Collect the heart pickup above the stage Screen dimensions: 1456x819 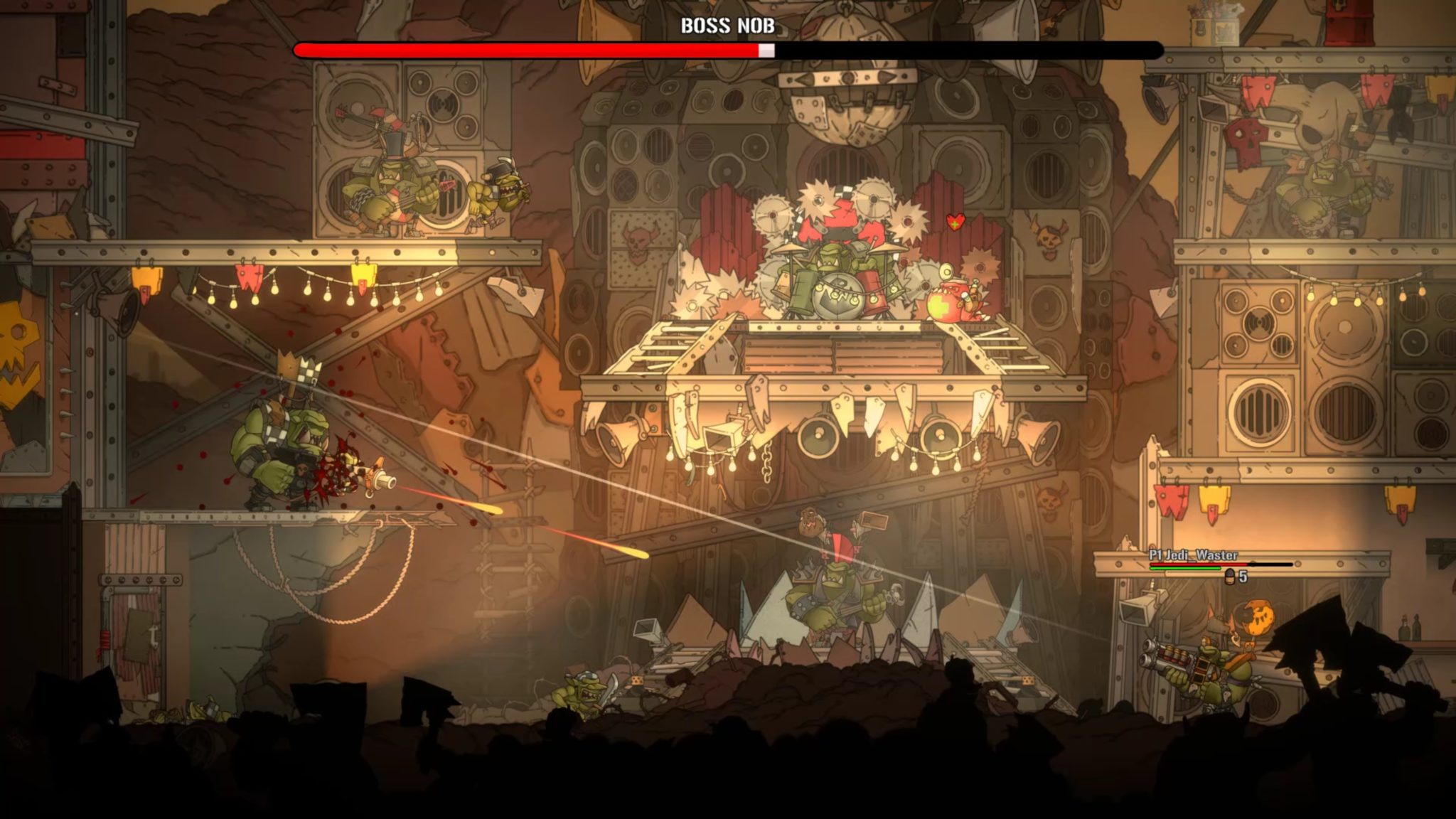click(x=956, y=220)
